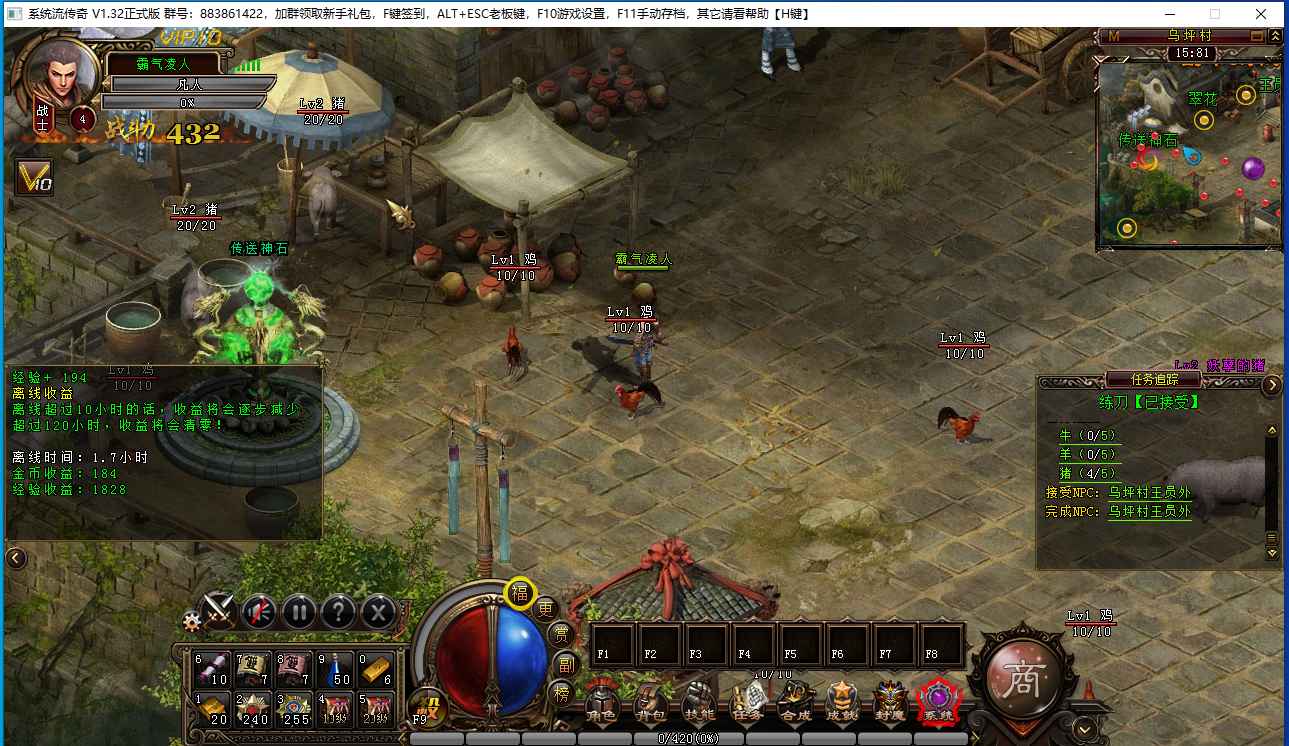Open the 角色 character menu

[602, 703]
